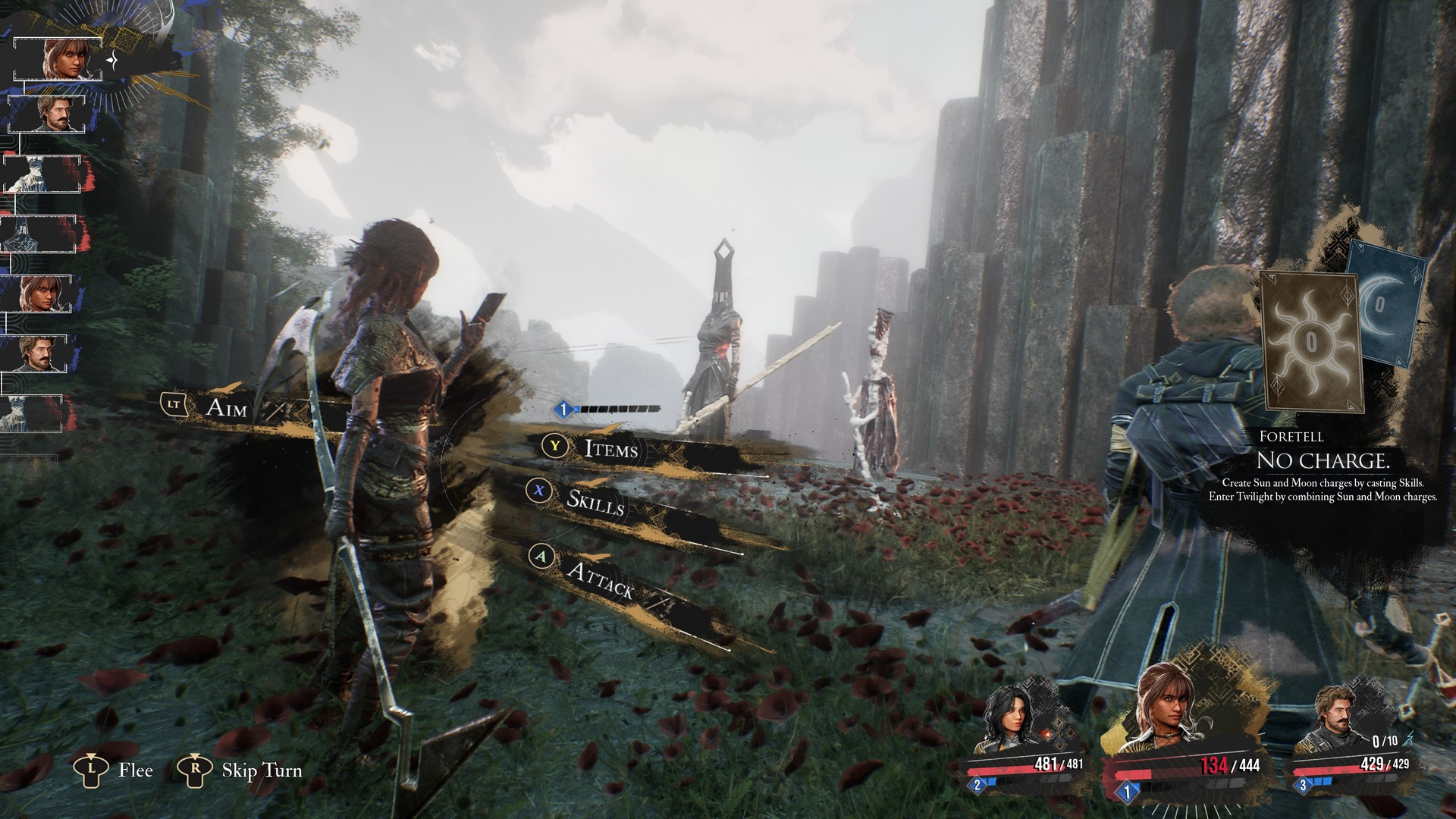Open the Items menu

pos(610,449)
